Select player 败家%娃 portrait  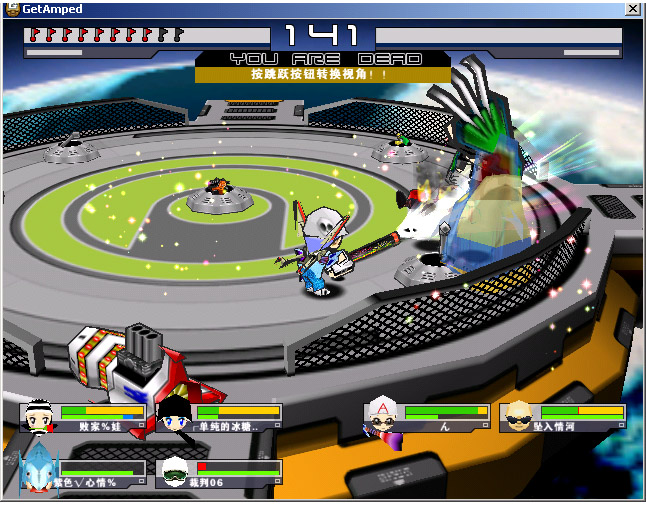pos(39,418)
